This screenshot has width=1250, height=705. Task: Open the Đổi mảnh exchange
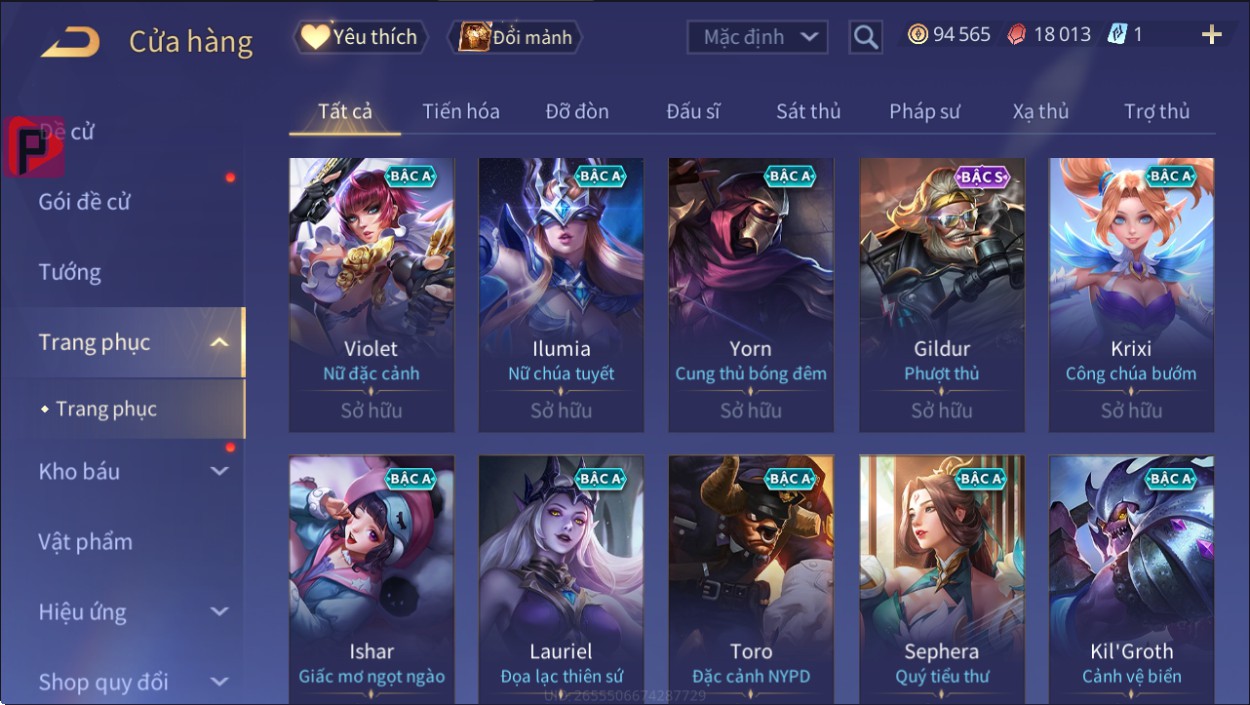[x=515, y=38]
